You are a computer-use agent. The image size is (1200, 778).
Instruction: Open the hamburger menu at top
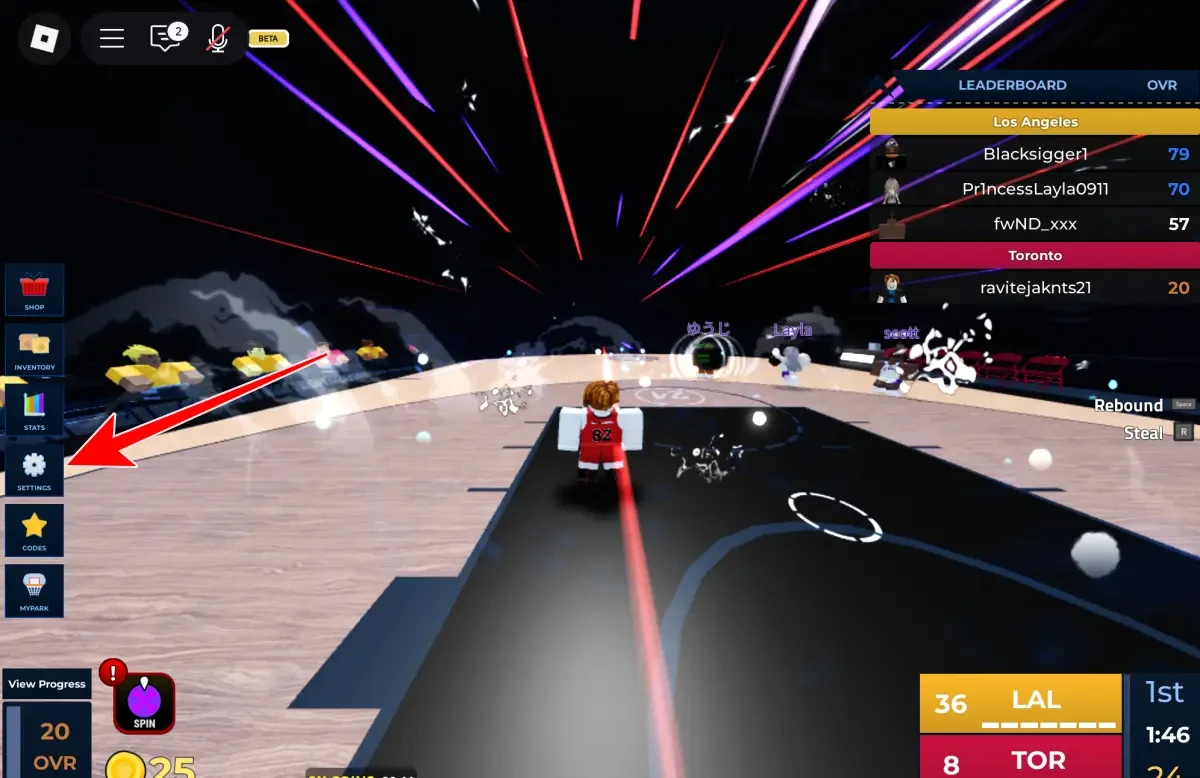pyautogui.click(x=112, y=39)
